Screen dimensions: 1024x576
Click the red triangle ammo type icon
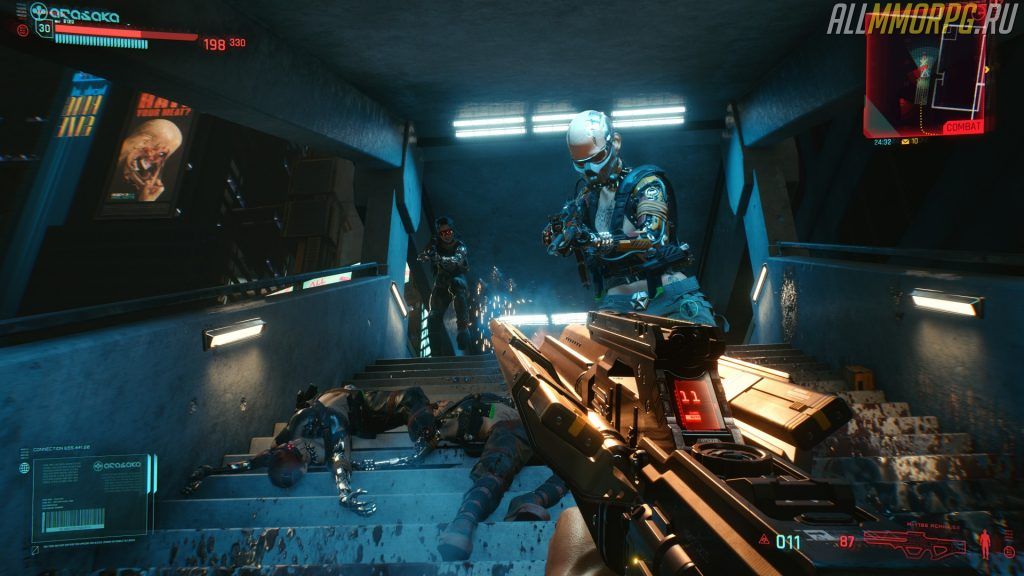(x=763, y=541)
